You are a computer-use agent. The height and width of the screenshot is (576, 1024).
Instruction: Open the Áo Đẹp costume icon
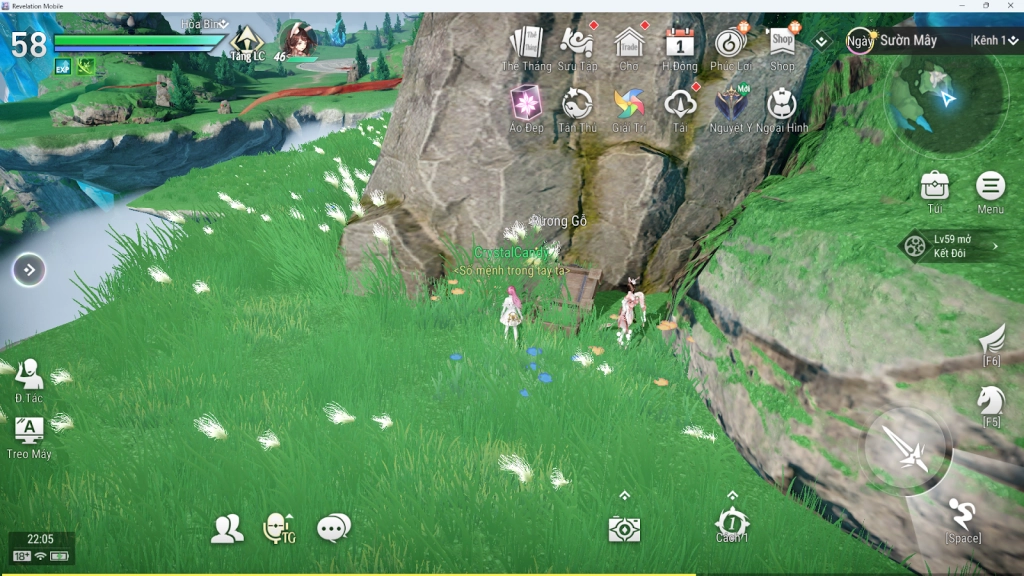[526, 104]
